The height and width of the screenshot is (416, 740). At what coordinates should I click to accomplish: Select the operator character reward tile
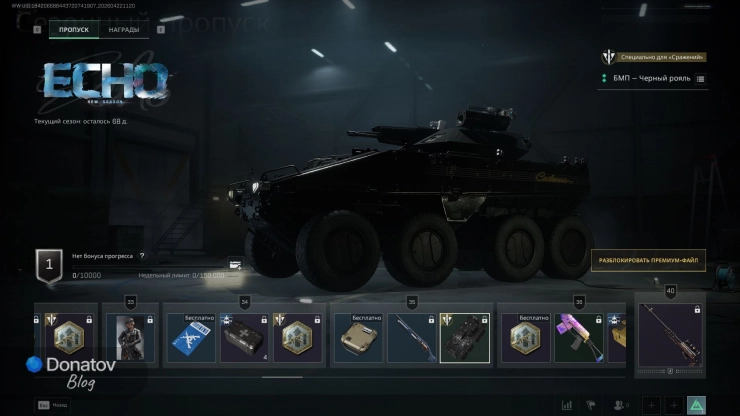(x=128, y=338)
